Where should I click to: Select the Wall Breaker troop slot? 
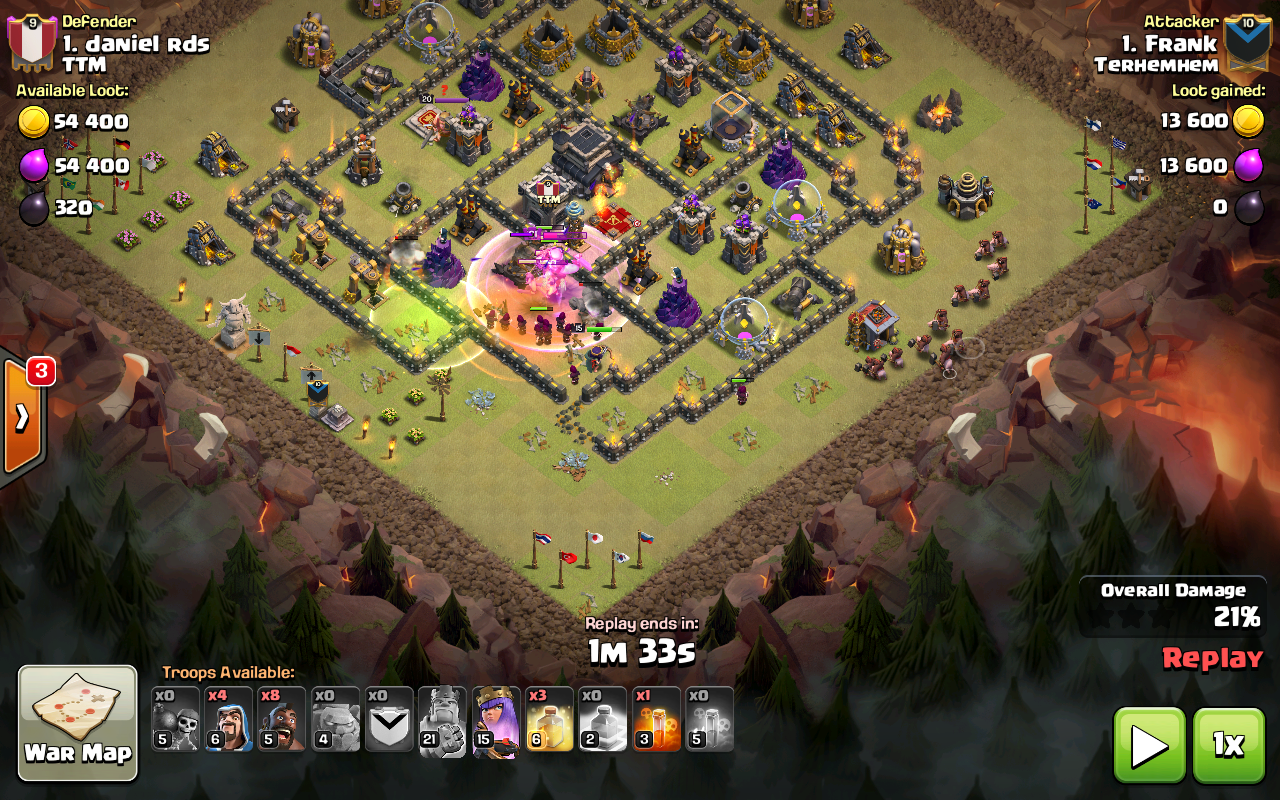176,719
